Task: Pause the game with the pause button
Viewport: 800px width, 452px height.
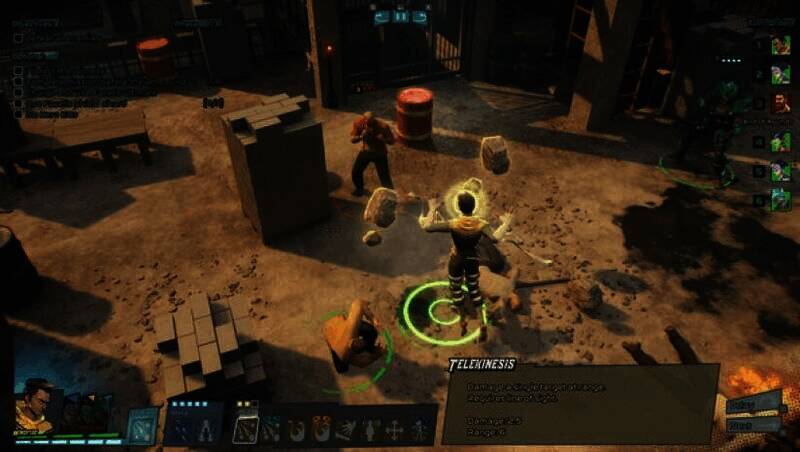Action: click(400, 16)
